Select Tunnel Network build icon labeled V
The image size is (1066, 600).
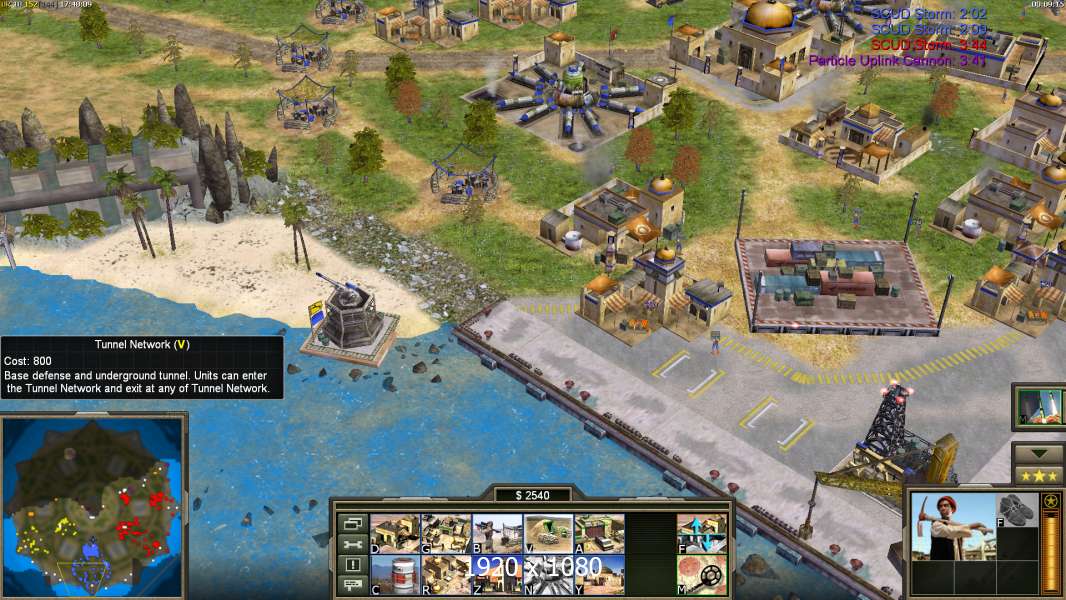(548, 533)
